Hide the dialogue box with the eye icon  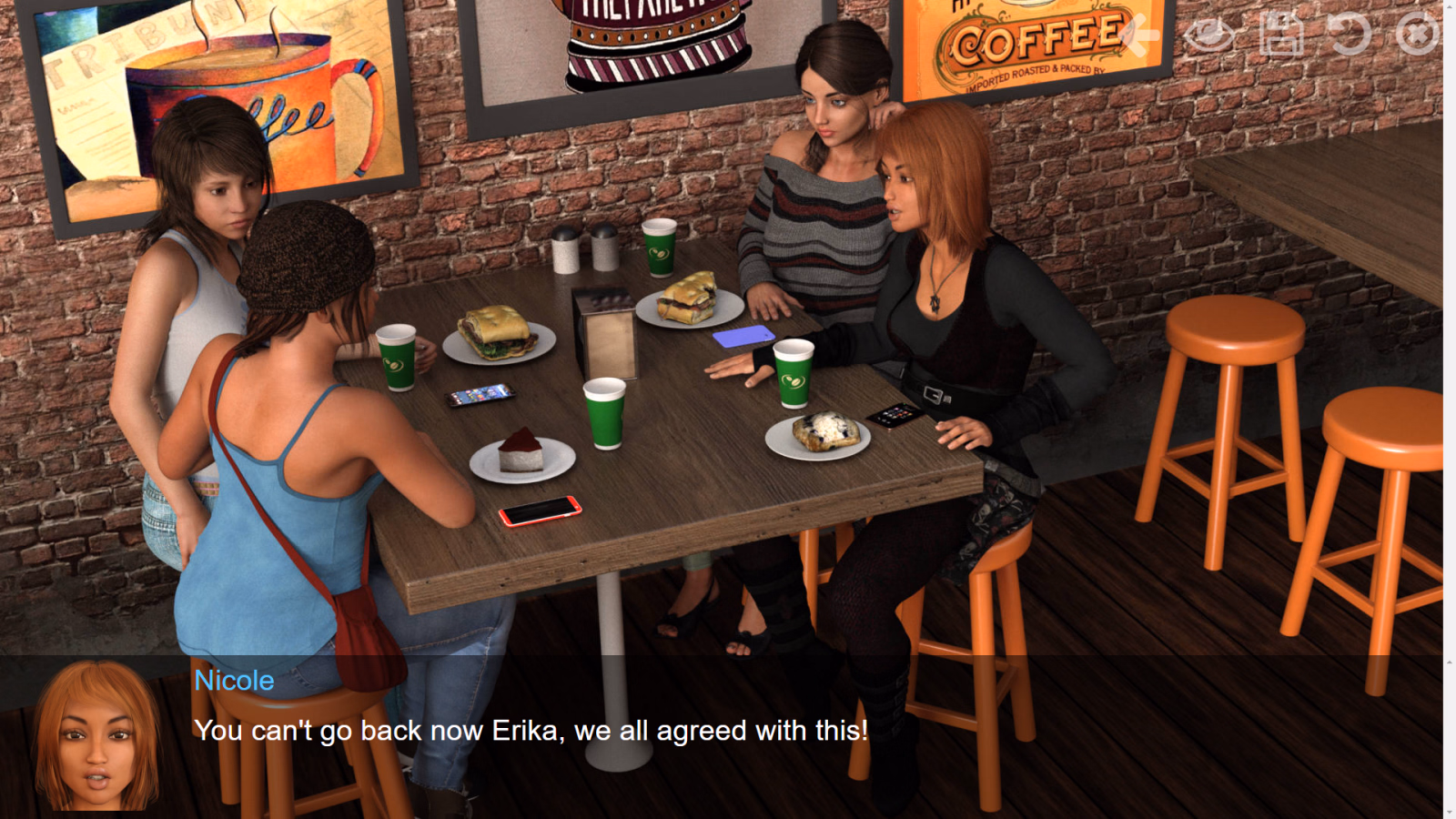[1210, 35]
